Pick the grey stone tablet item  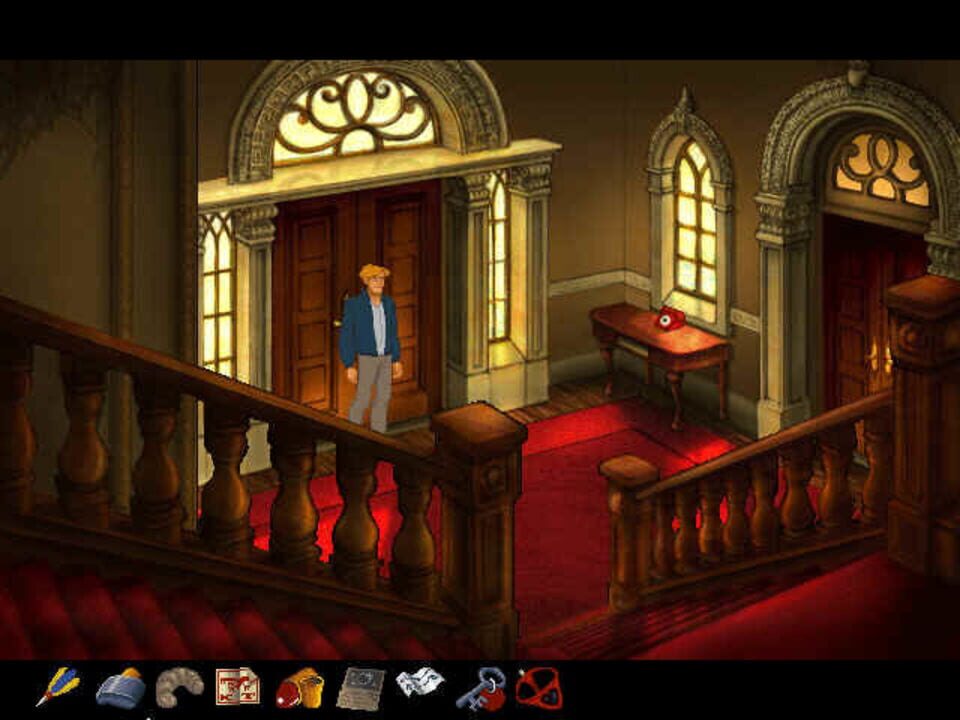coord(359,687)
